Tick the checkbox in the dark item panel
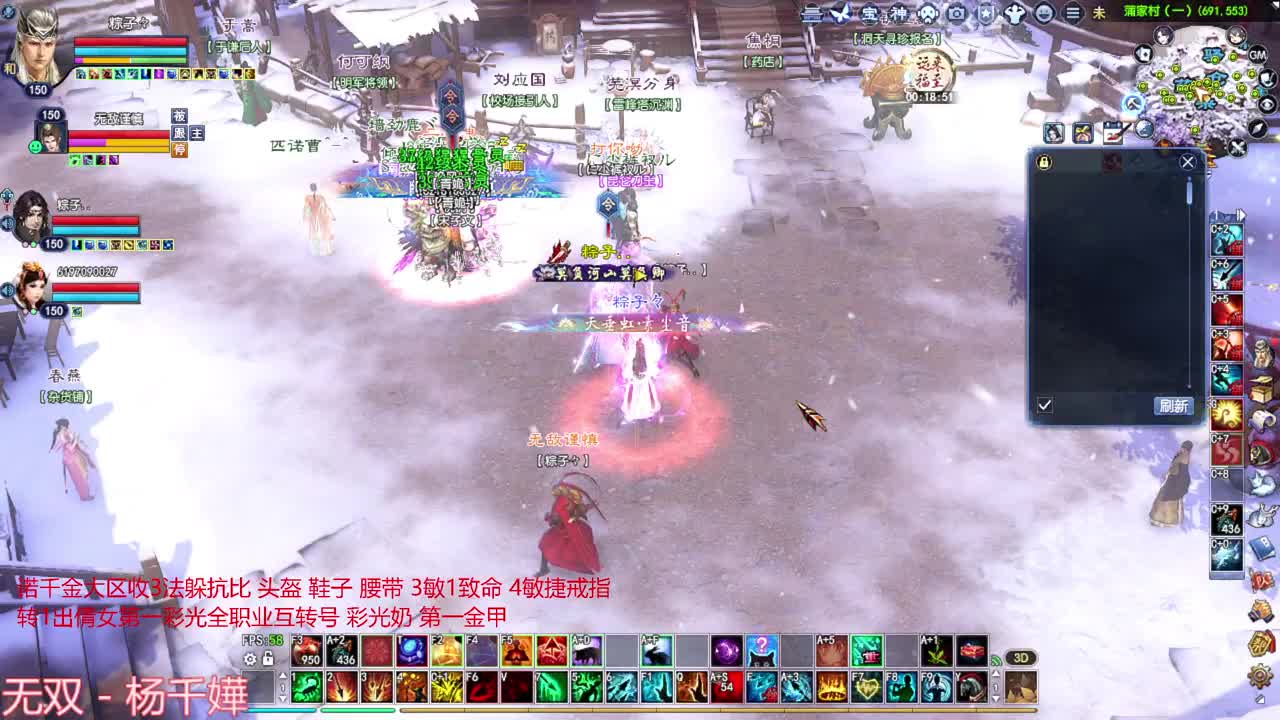This screenshot has width=1280, height=720. click(1045, 405)
